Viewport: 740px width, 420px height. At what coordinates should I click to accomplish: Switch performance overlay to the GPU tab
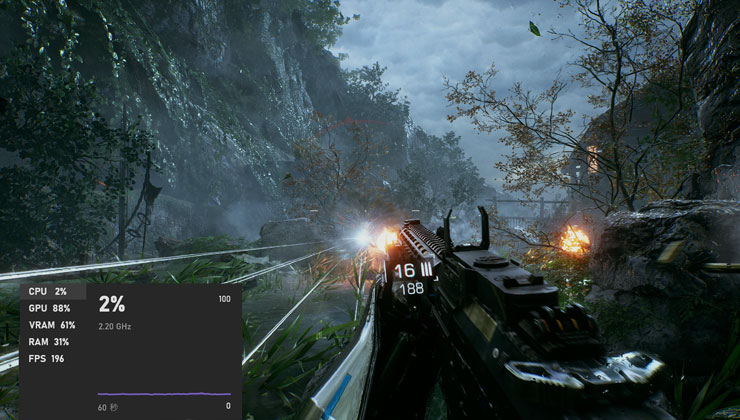tap(50, 308)
